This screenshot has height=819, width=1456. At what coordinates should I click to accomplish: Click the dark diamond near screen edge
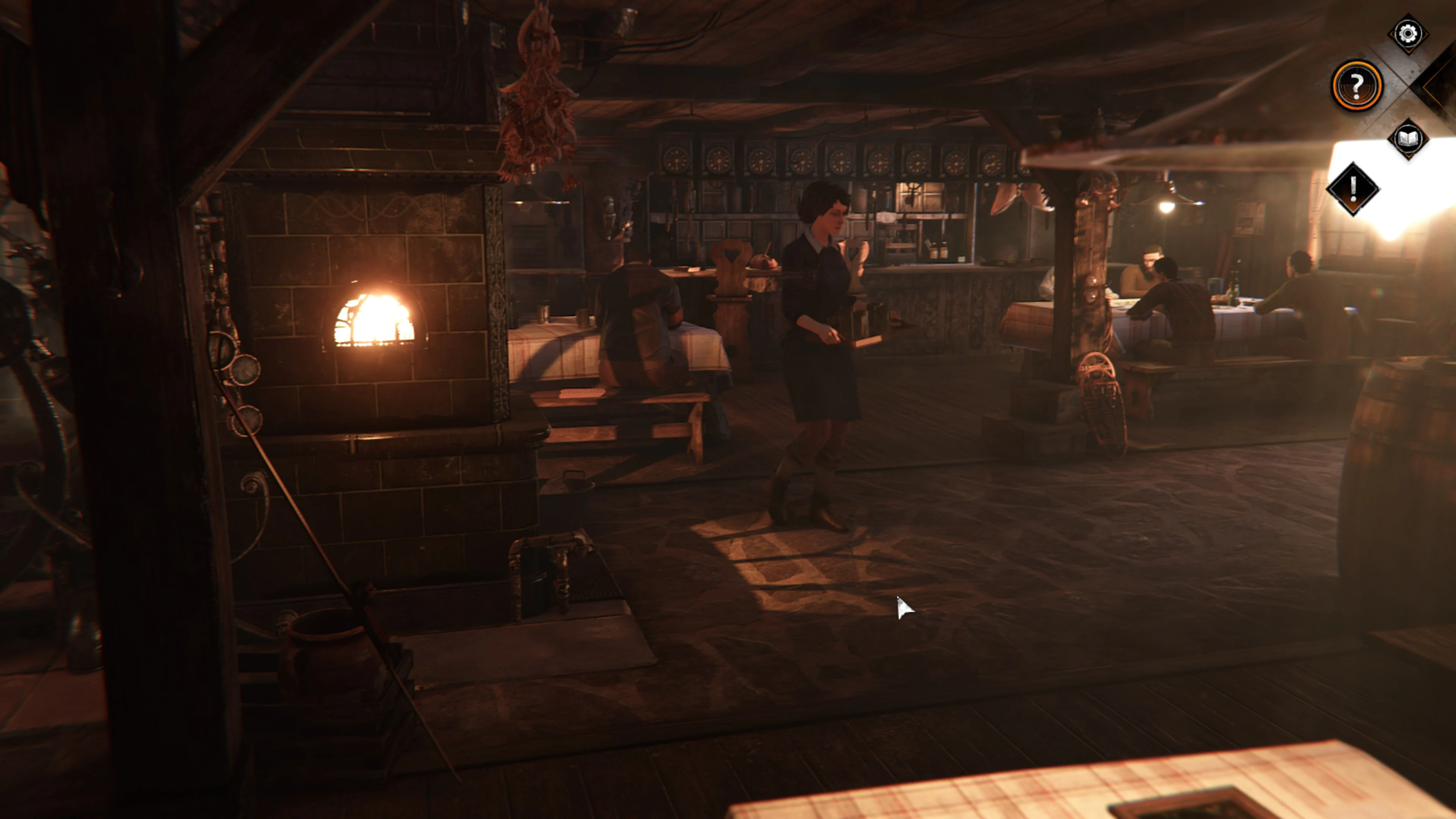click(1439, 85)
